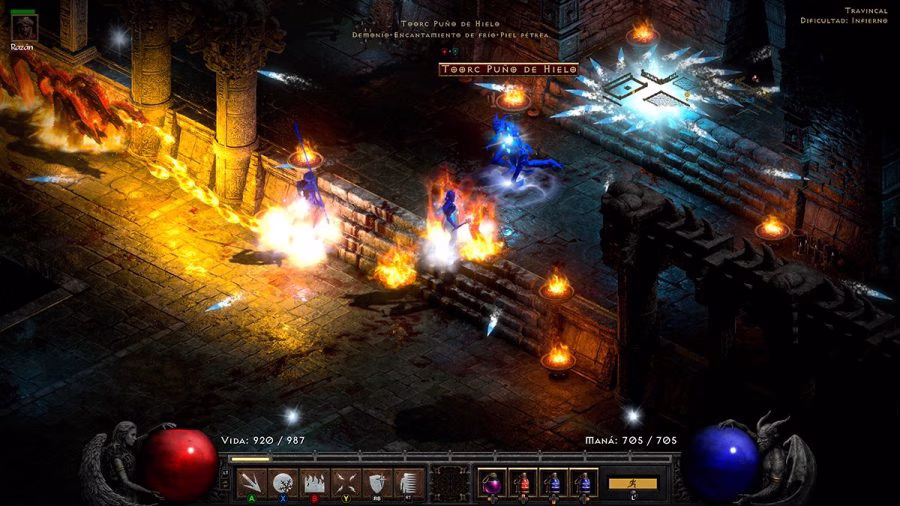Cast the snowflake orb skill

pos(284,482)
